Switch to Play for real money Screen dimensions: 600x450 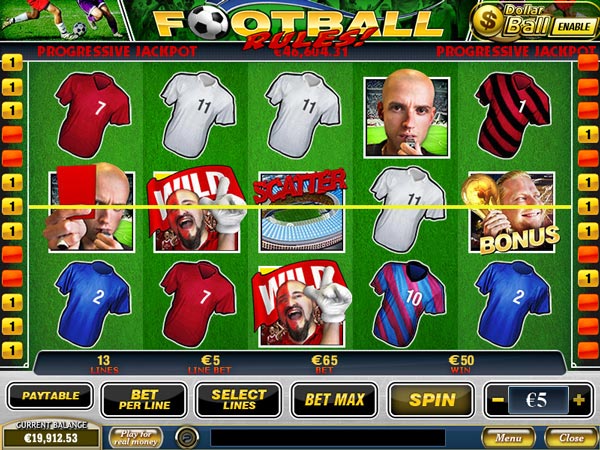(x=136, y=436)
